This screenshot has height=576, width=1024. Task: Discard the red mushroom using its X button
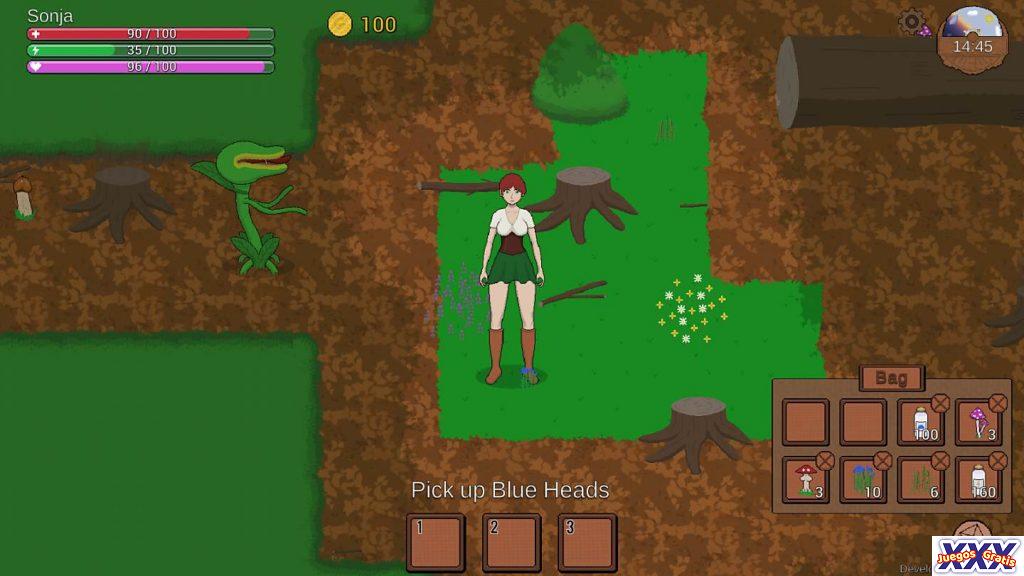825,461
